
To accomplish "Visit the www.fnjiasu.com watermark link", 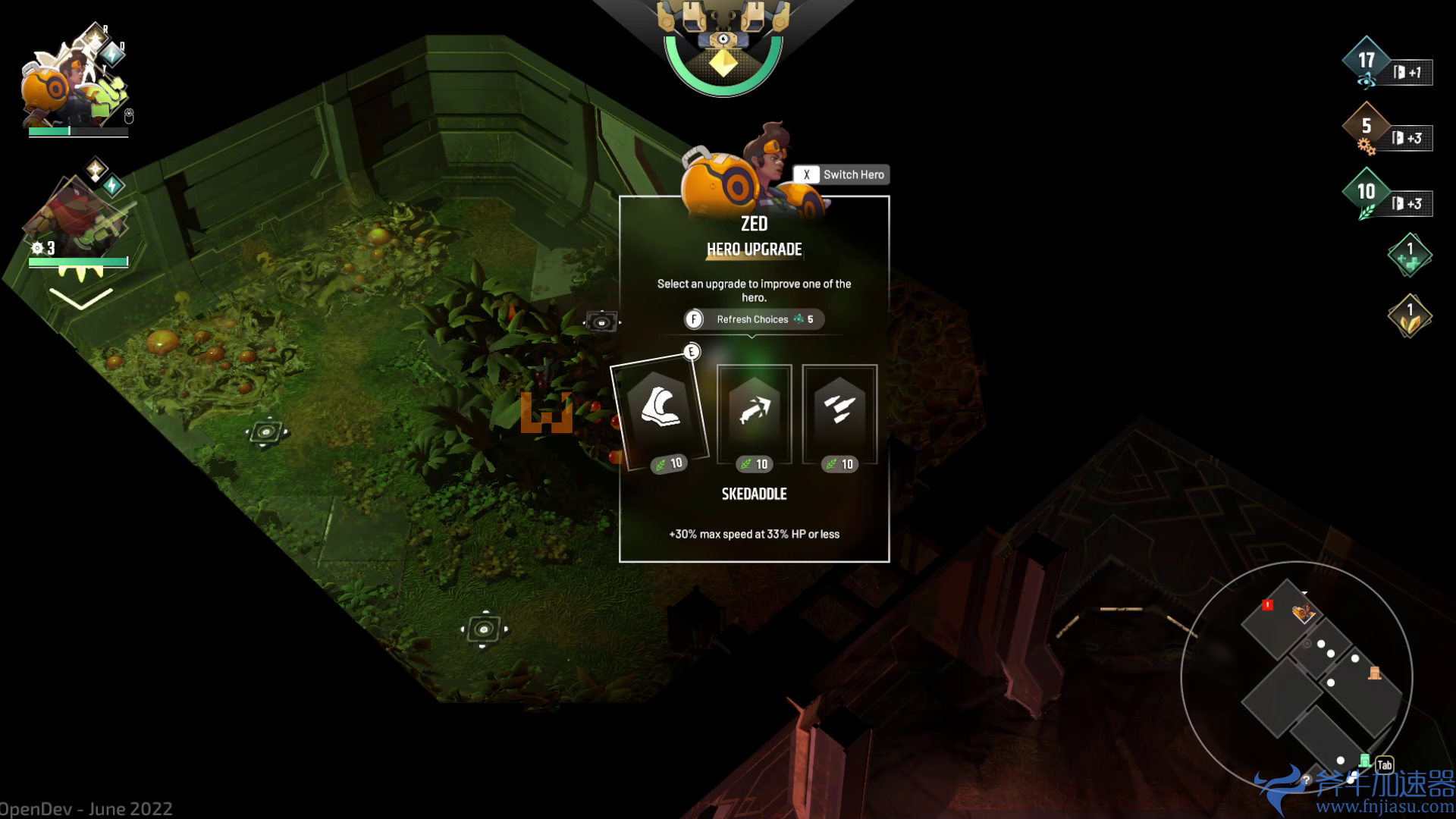I will tap(1384, 806).
